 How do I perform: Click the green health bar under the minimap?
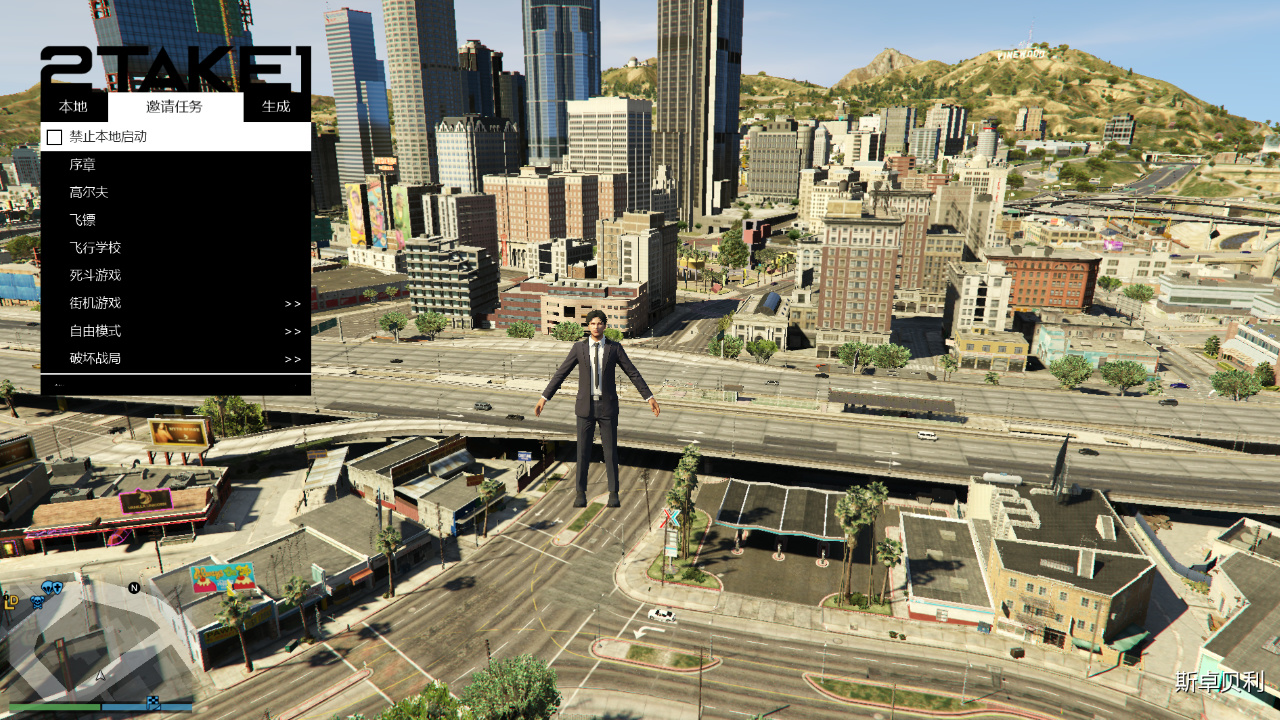pos(54,706)
